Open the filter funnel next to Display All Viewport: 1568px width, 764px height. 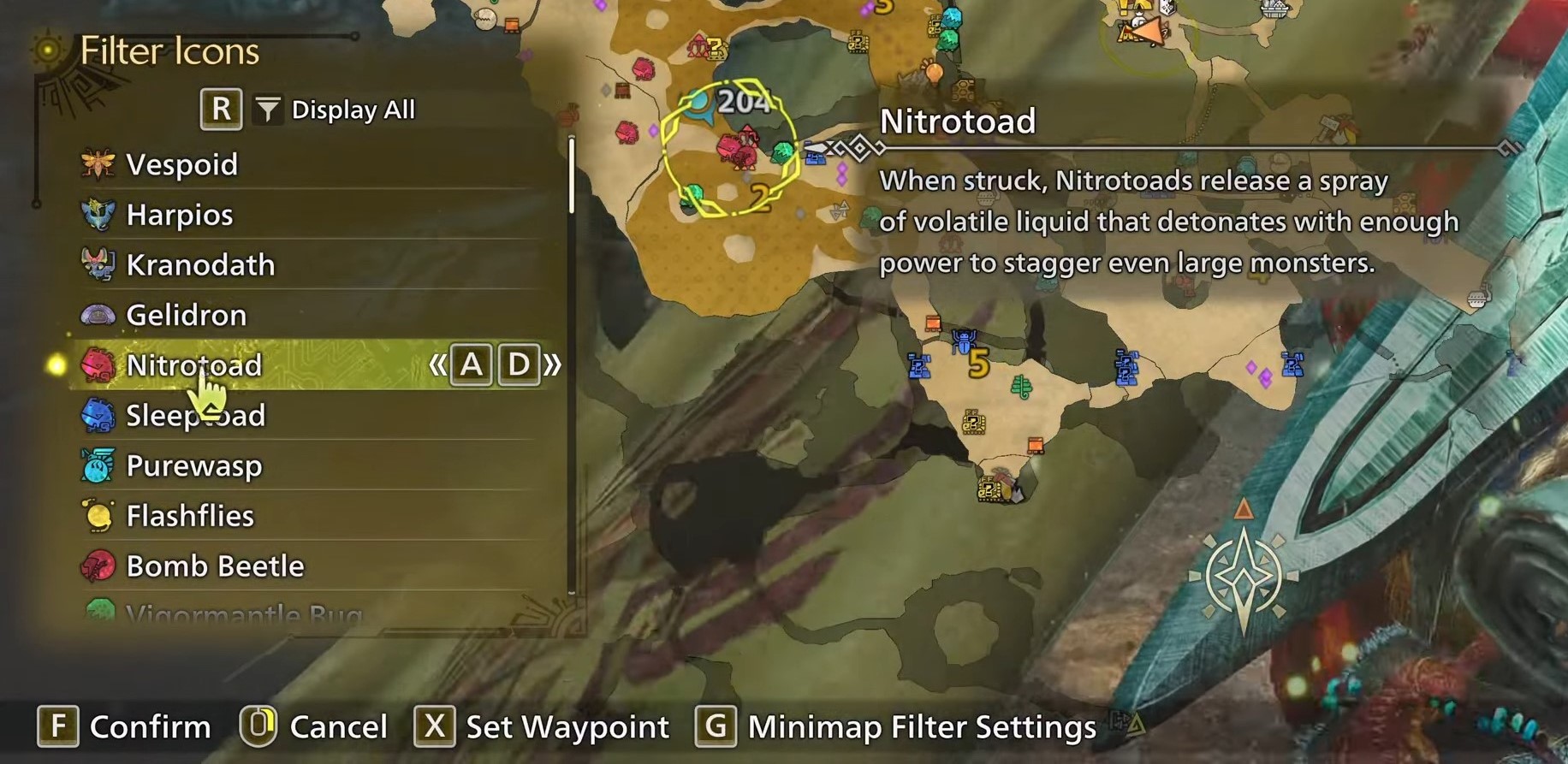[x=268, y=109]
